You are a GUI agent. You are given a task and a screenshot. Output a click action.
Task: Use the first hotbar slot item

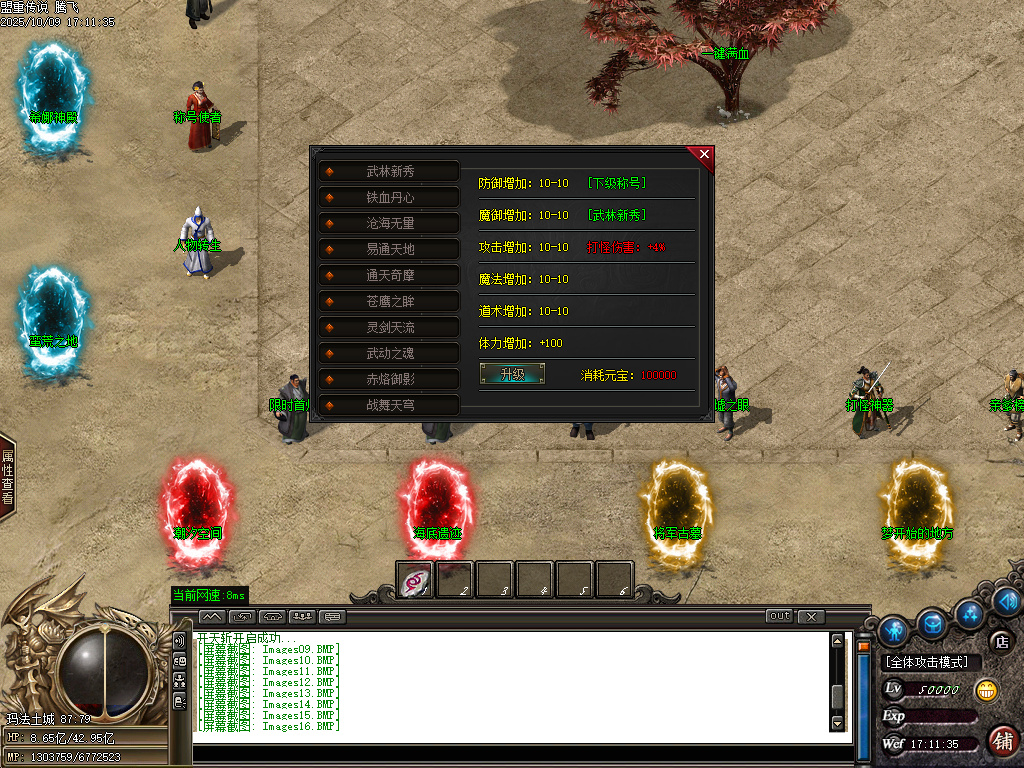tap(415, 579)
